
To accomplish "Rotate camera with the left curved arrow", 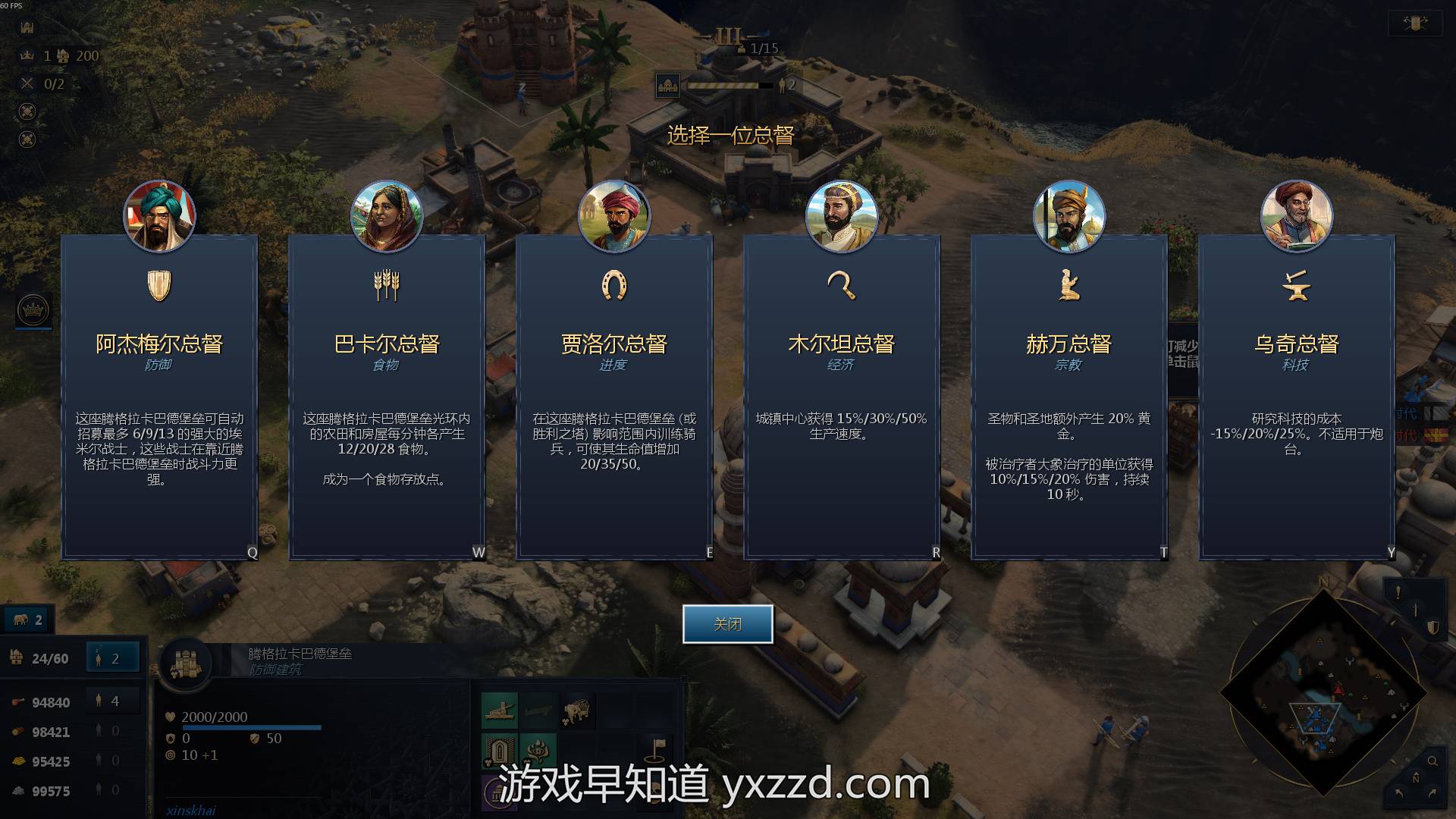I will click(1399, 793).
